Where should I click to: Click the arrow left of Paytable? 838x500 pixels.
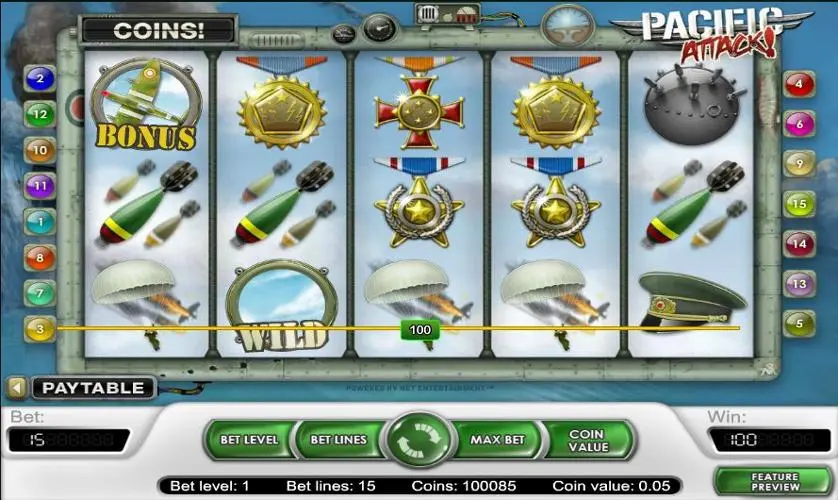tap(17, 387)
